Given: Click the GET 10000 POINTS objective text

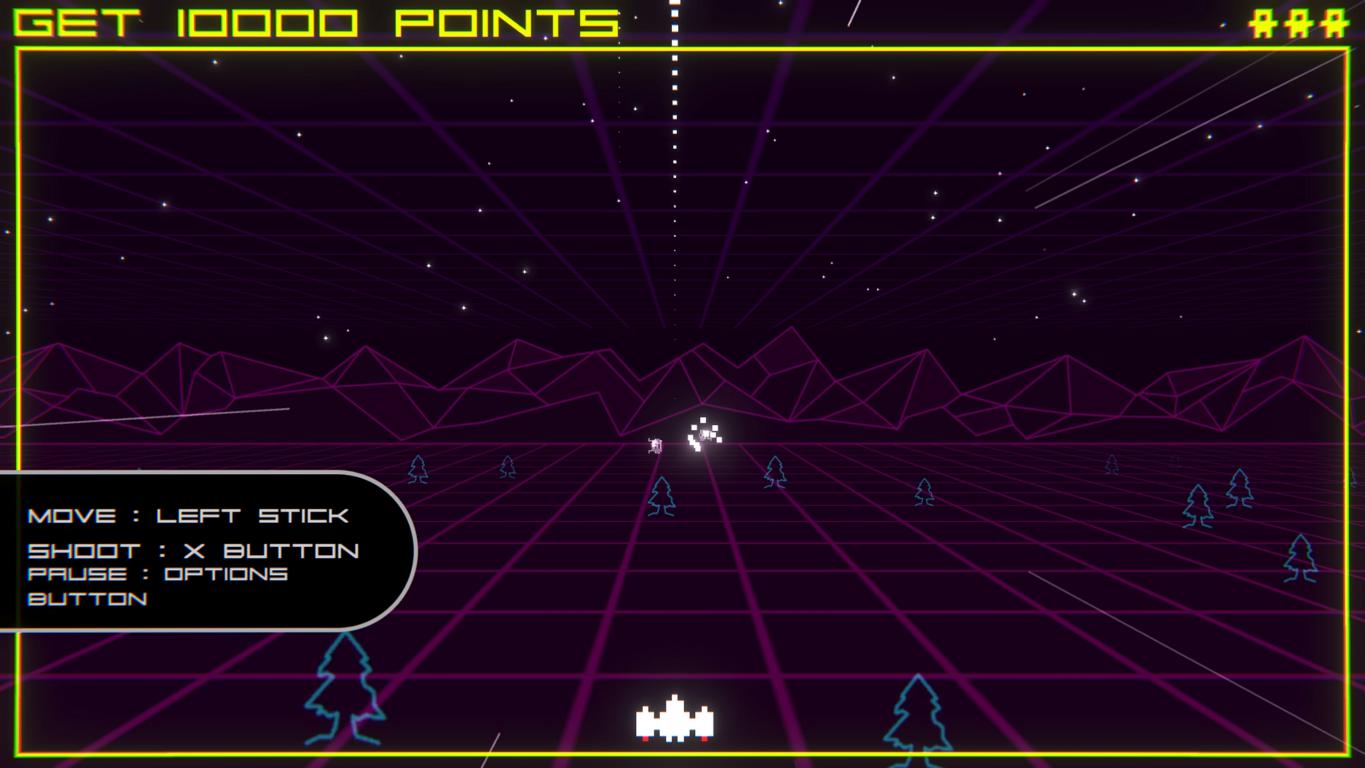Looking at the screenshot, I should pos(317,22).
